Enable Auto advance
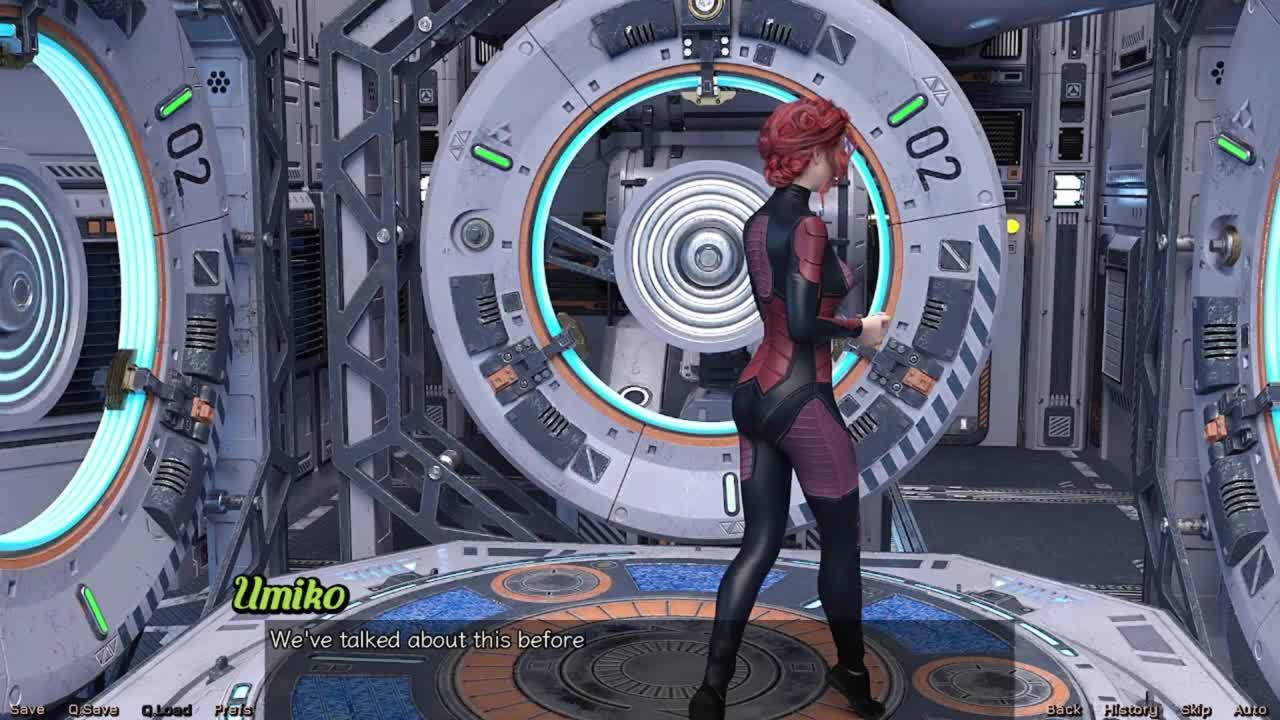This screenshot has height=720, width=1280. click(1250, 710)
